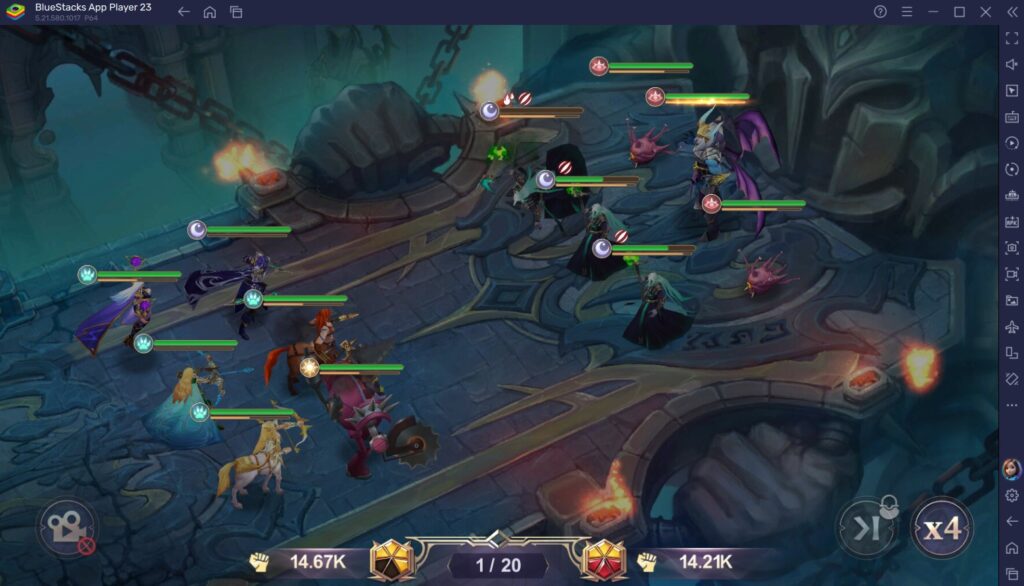This screenshot has width=1024, height=586.
Task: Click the locked skip battle button
Action: pos(866,528)
